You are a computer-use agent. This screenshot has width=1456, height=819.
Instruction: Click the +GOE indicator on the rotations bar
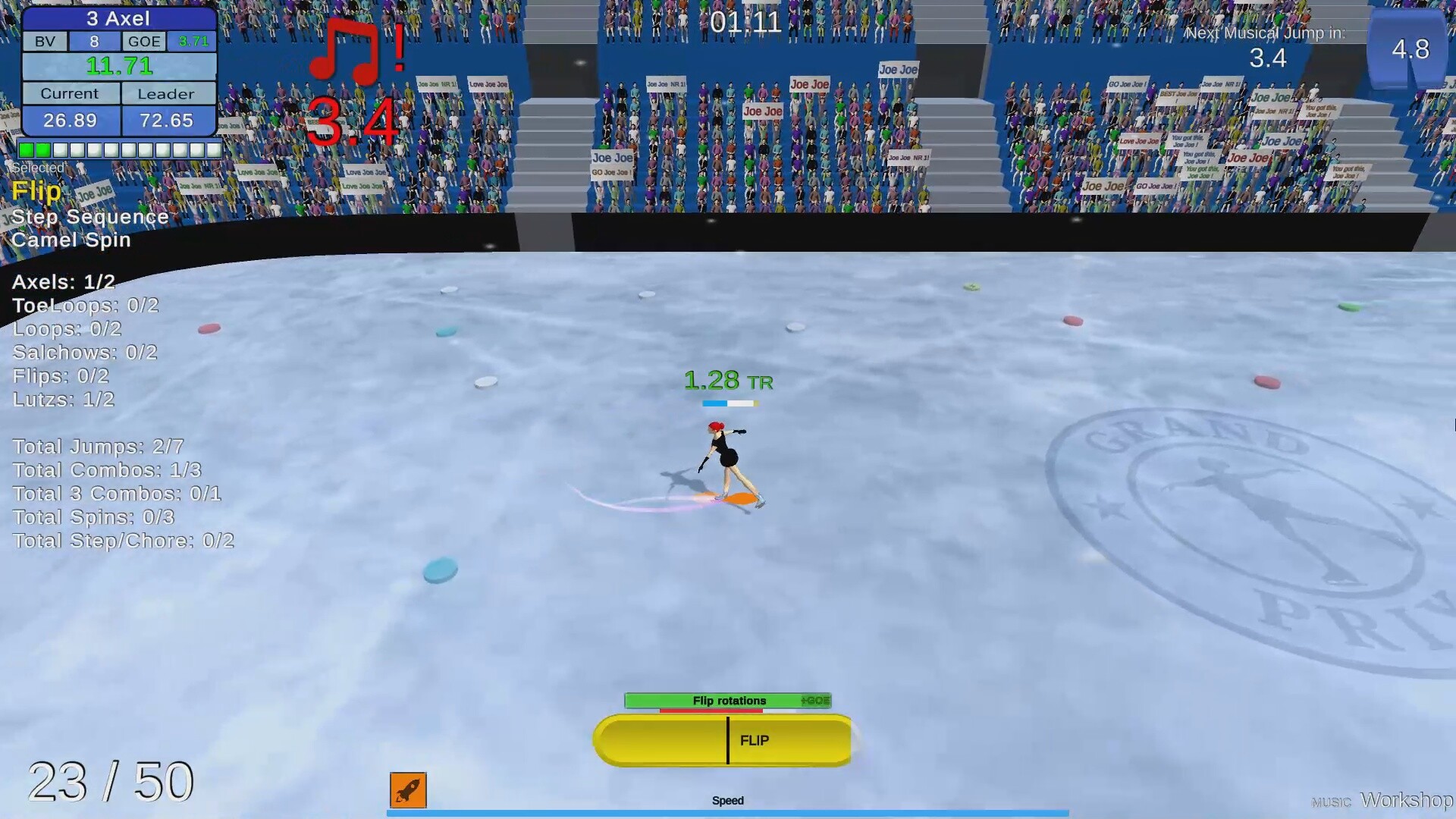point(817,701)
